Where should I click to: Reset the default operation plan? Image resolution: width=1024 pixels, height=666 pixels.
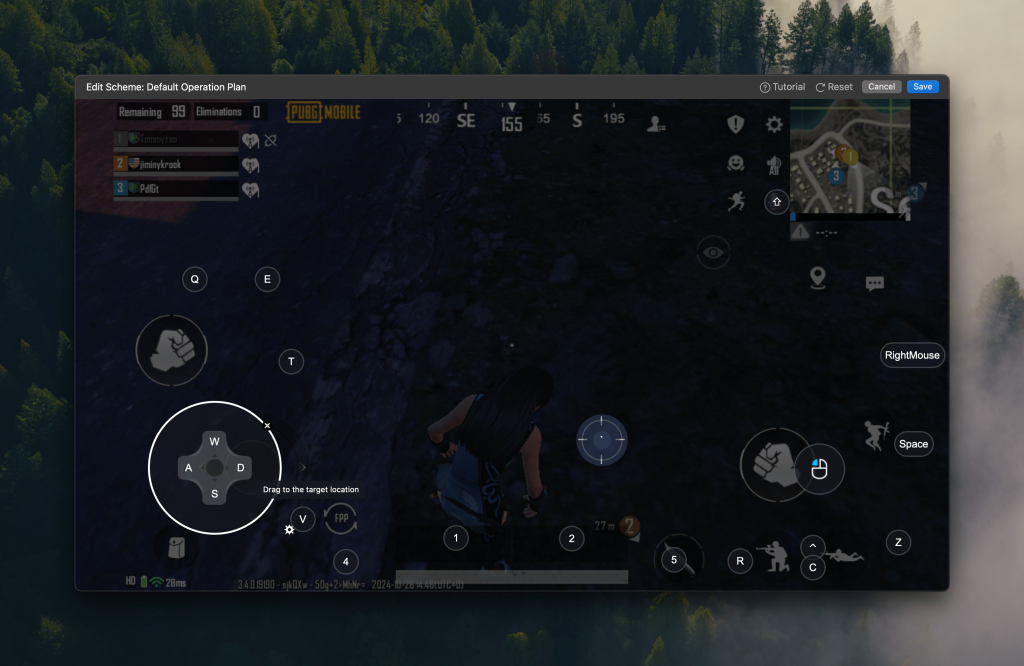point(834,87)
